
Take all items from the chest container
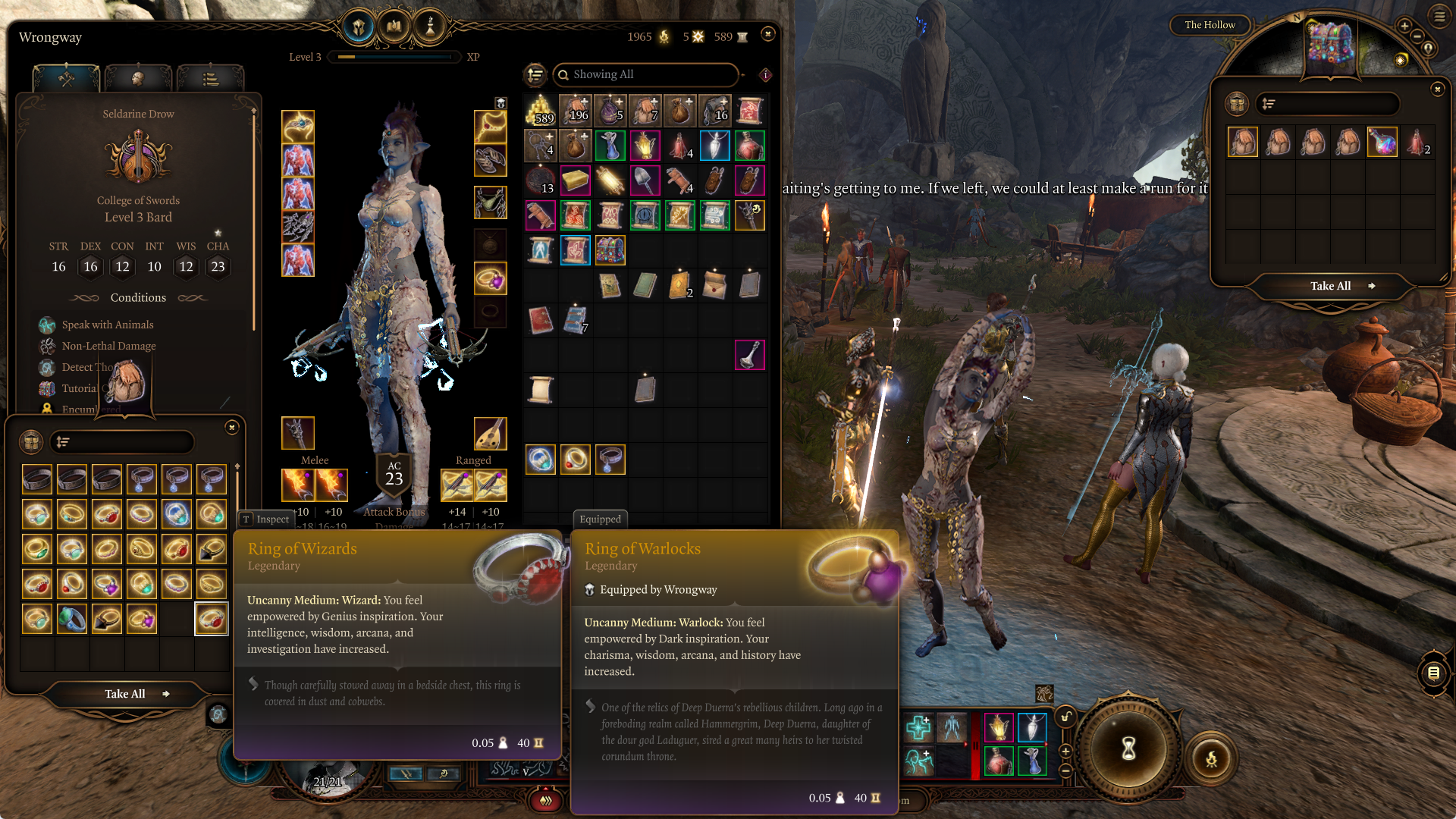pyautogui.click(x=1331, y=286)
